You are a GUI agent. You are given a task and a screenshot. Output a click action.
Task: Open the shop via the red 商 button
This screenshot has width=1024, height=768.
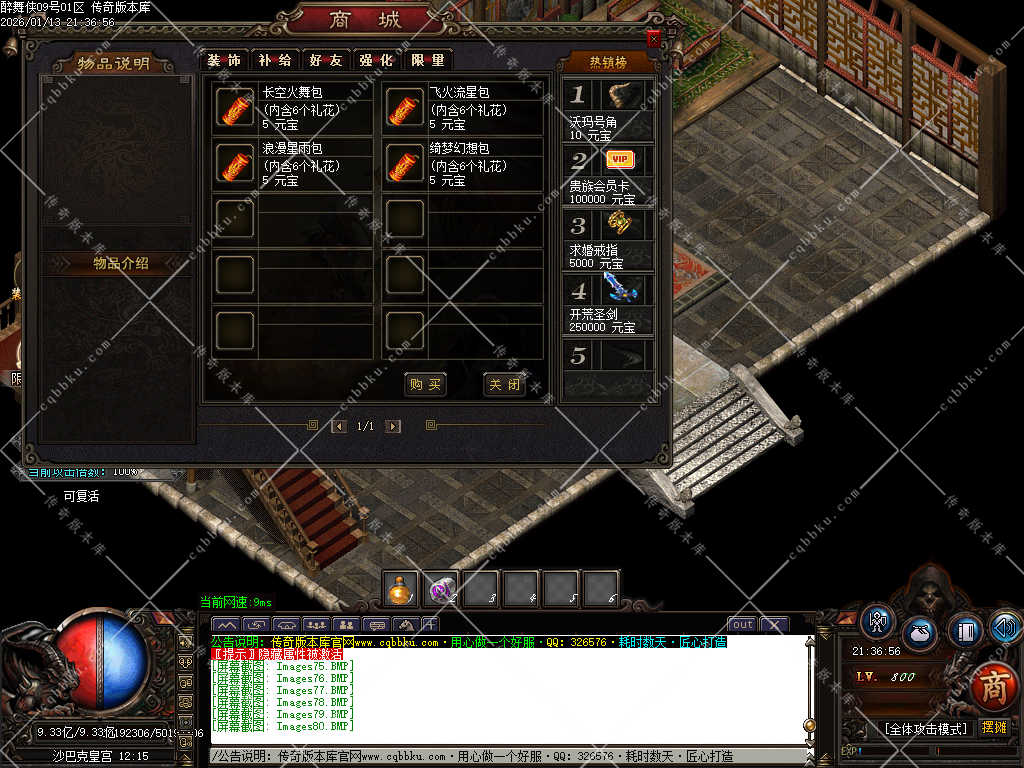click(991, 686)
